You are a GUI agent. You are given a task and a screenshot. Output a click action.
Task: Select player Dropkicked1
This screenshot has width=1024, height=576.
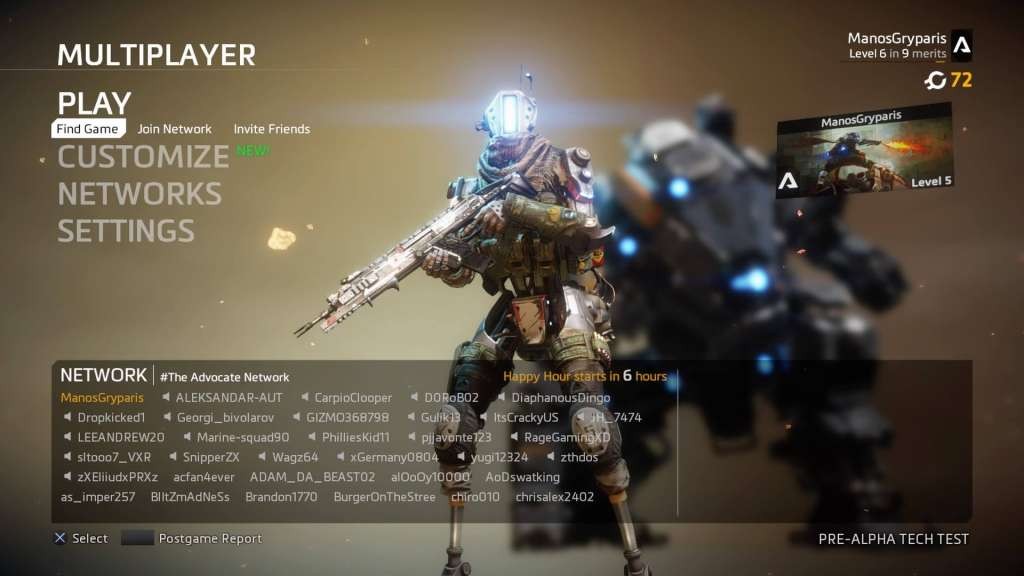point(111,417)
